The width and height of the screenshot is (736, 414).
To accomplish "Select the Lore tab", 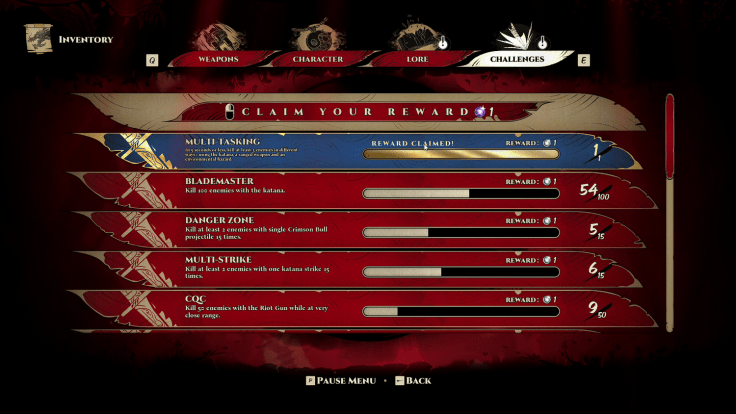I will point(419,59).
